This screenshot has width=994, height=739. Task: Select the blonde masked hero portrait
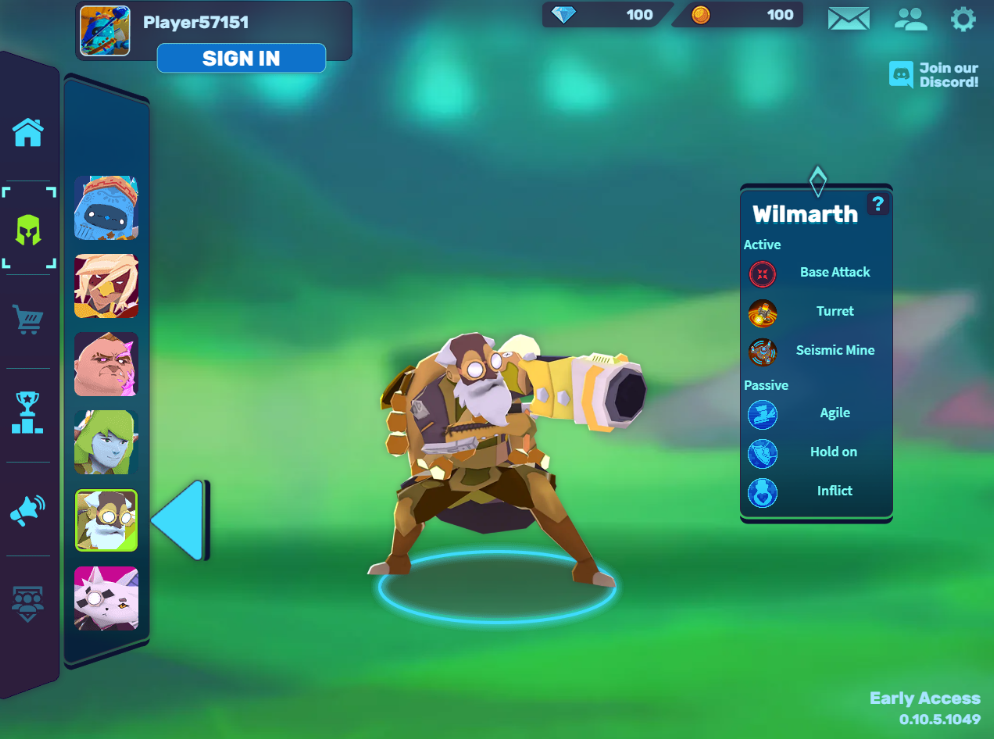[x=106, y=286]
